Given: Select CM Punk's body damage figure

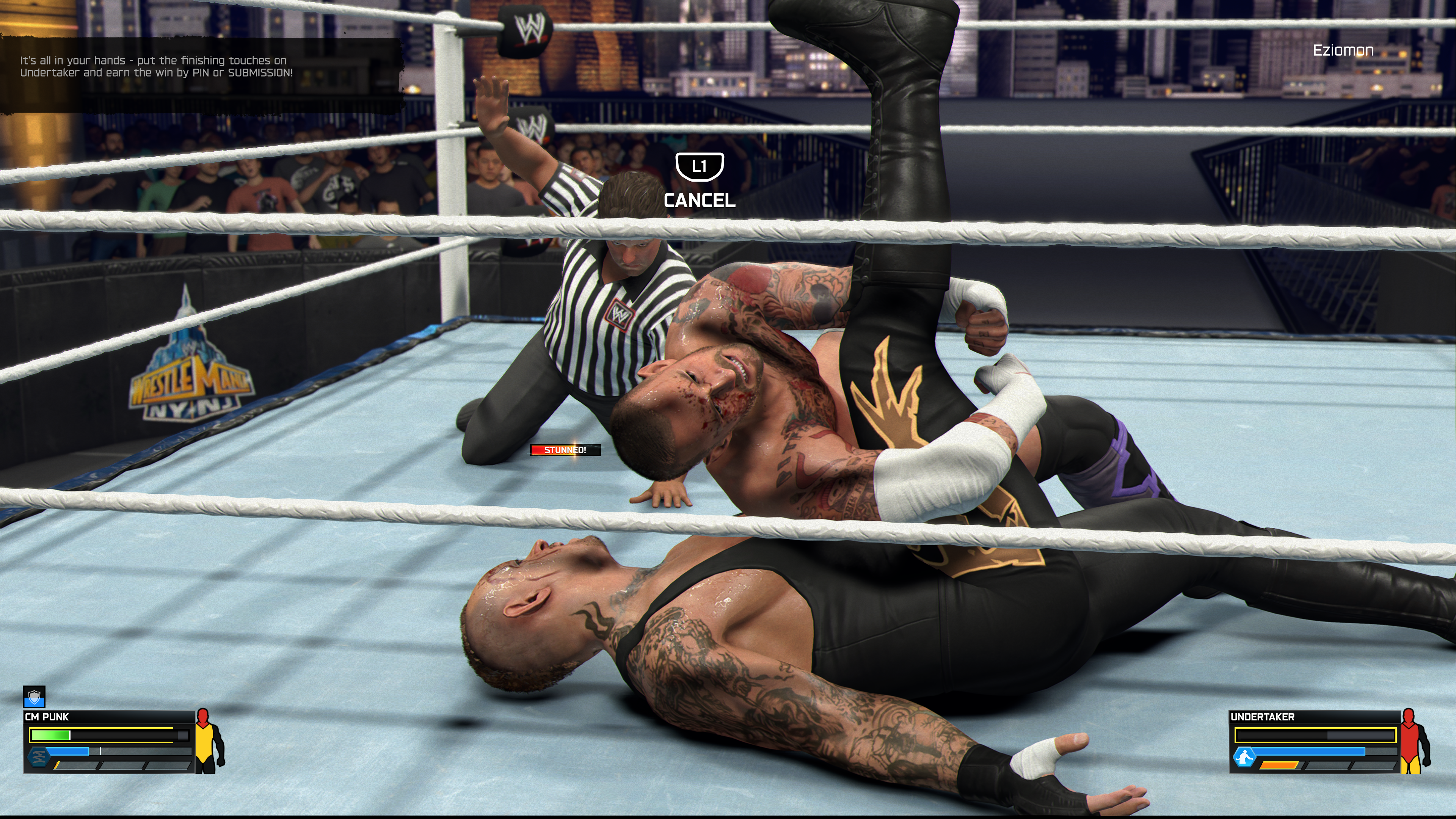Looking at the screenshot, I should [209, 741].
